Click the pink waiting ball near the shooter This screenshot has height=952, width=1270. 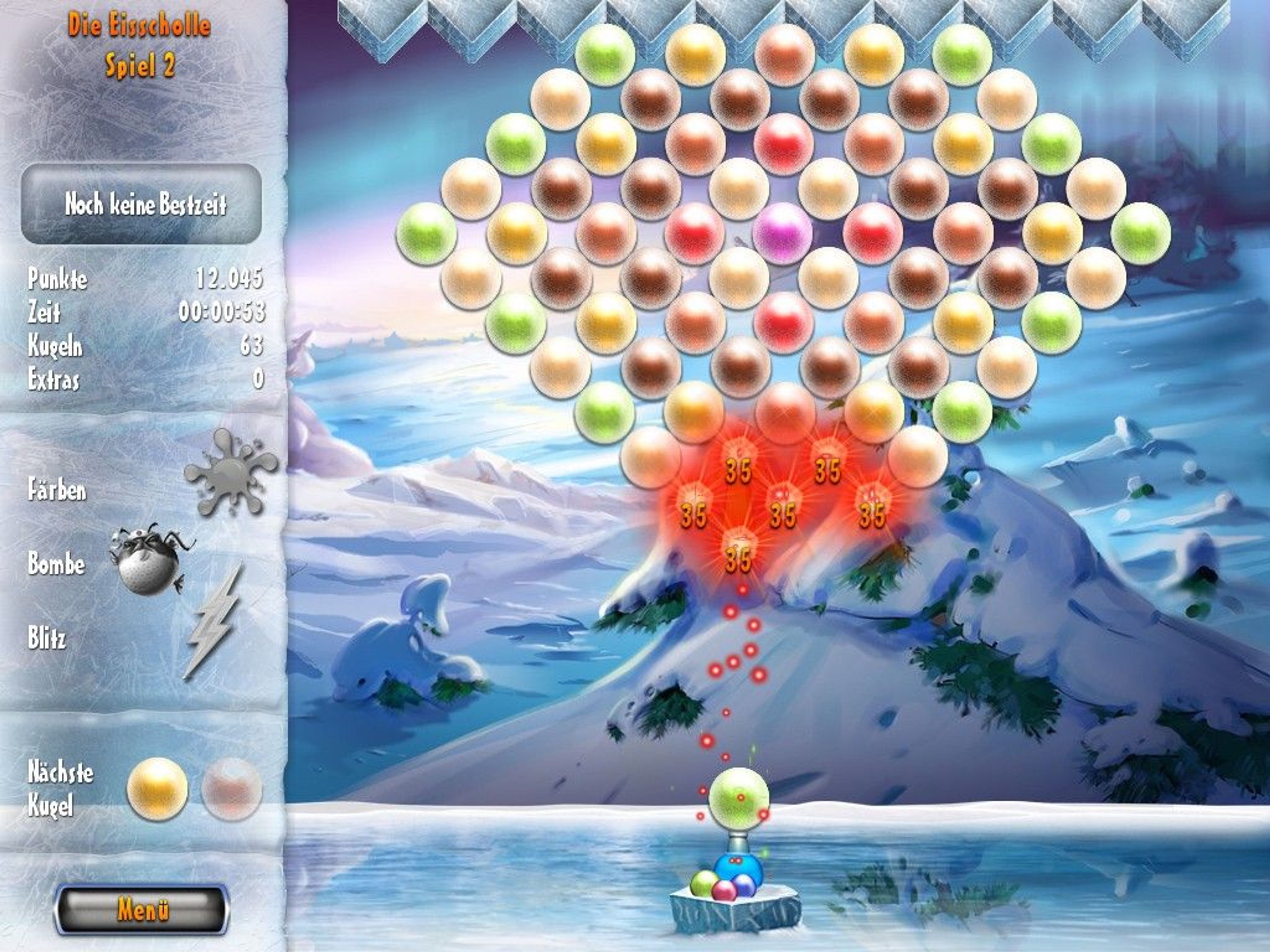pyautogui.click(x=726, y=891)
